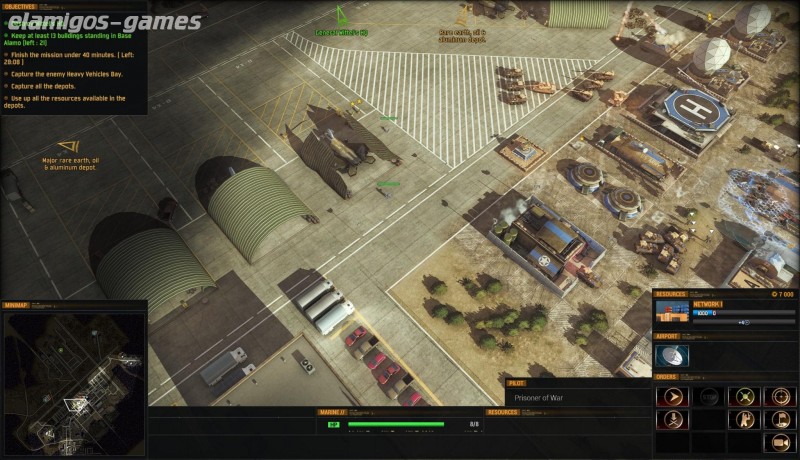
Task: Select the Heavy Vehicles Bay objective entry
Action: [68, 73]
